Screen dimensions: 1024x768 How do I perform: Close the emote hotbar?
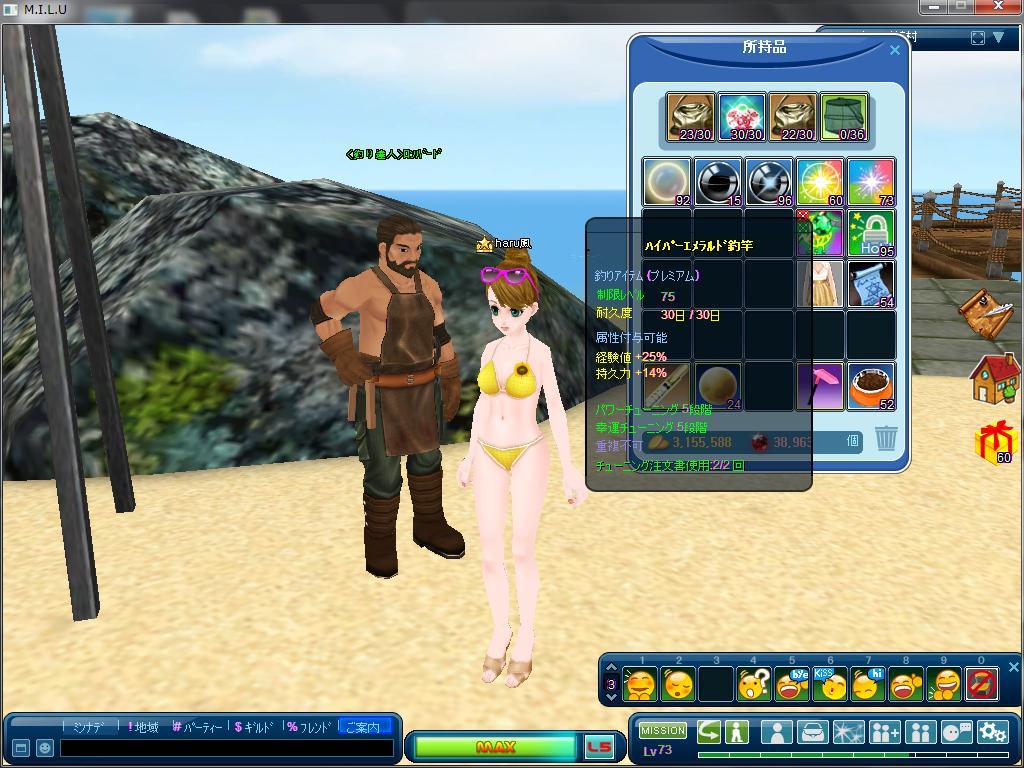(1013, 667)
